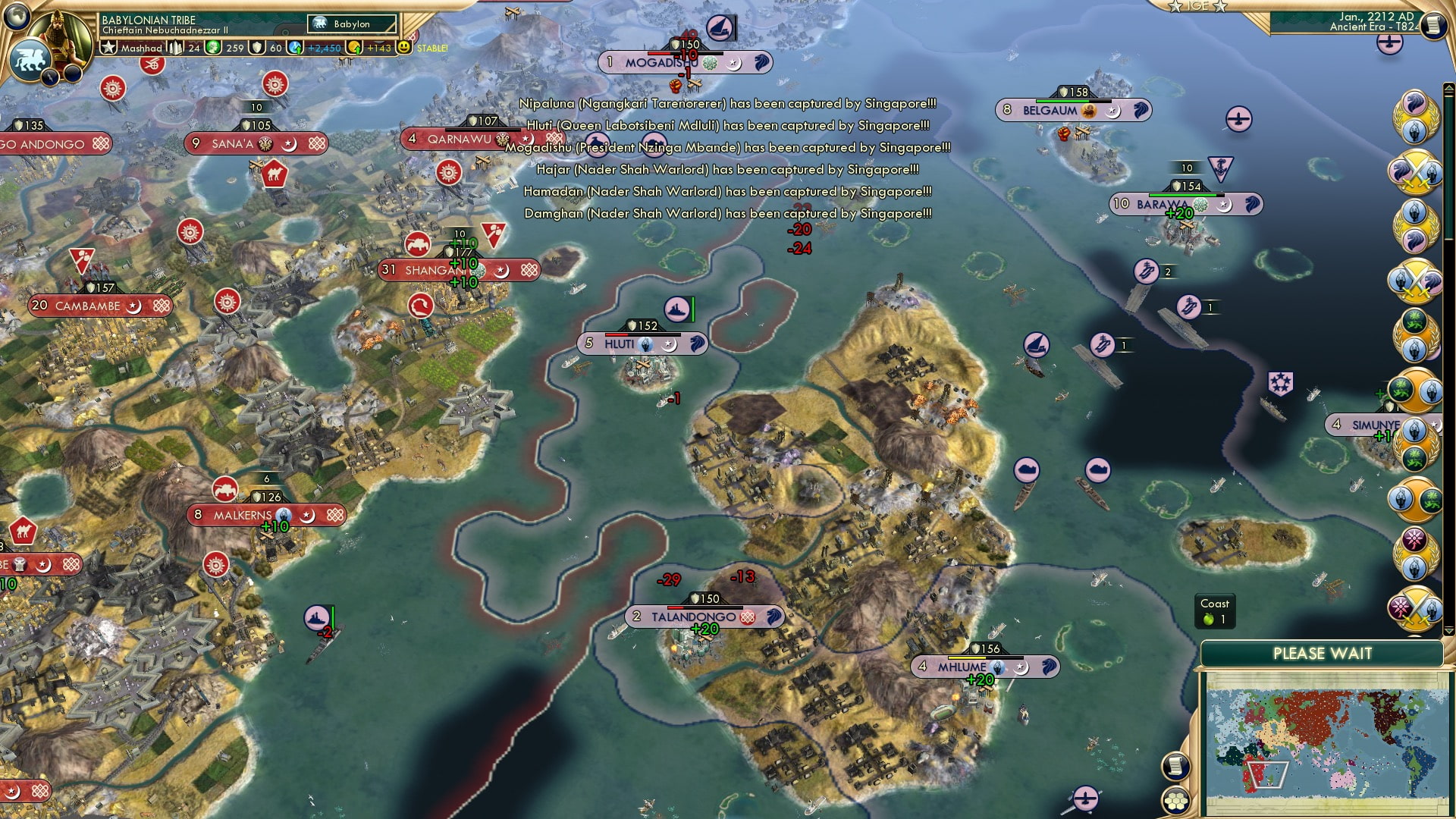Click the PLEASE WAIT banner

1323,653
